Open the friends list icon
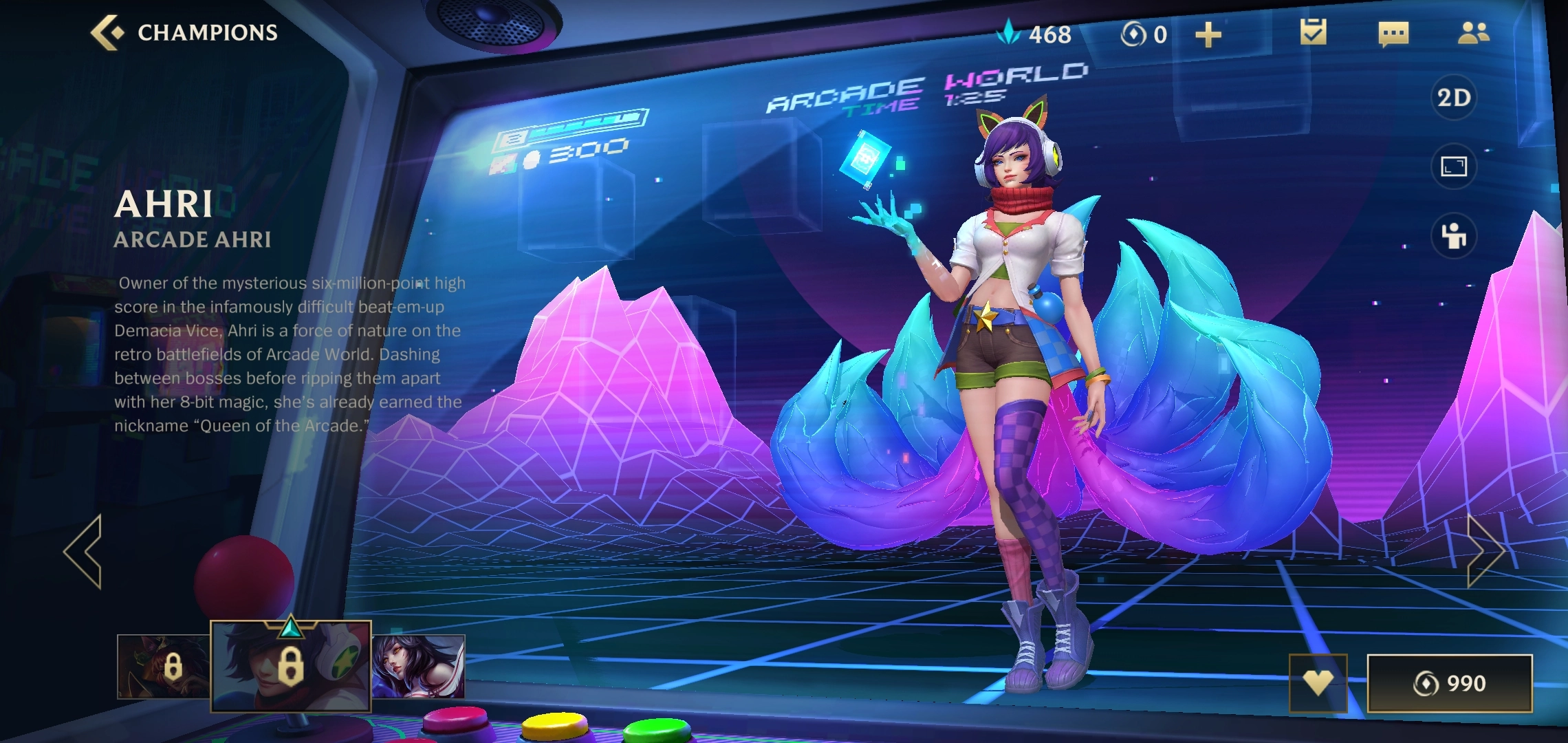 click(1473, 33)
